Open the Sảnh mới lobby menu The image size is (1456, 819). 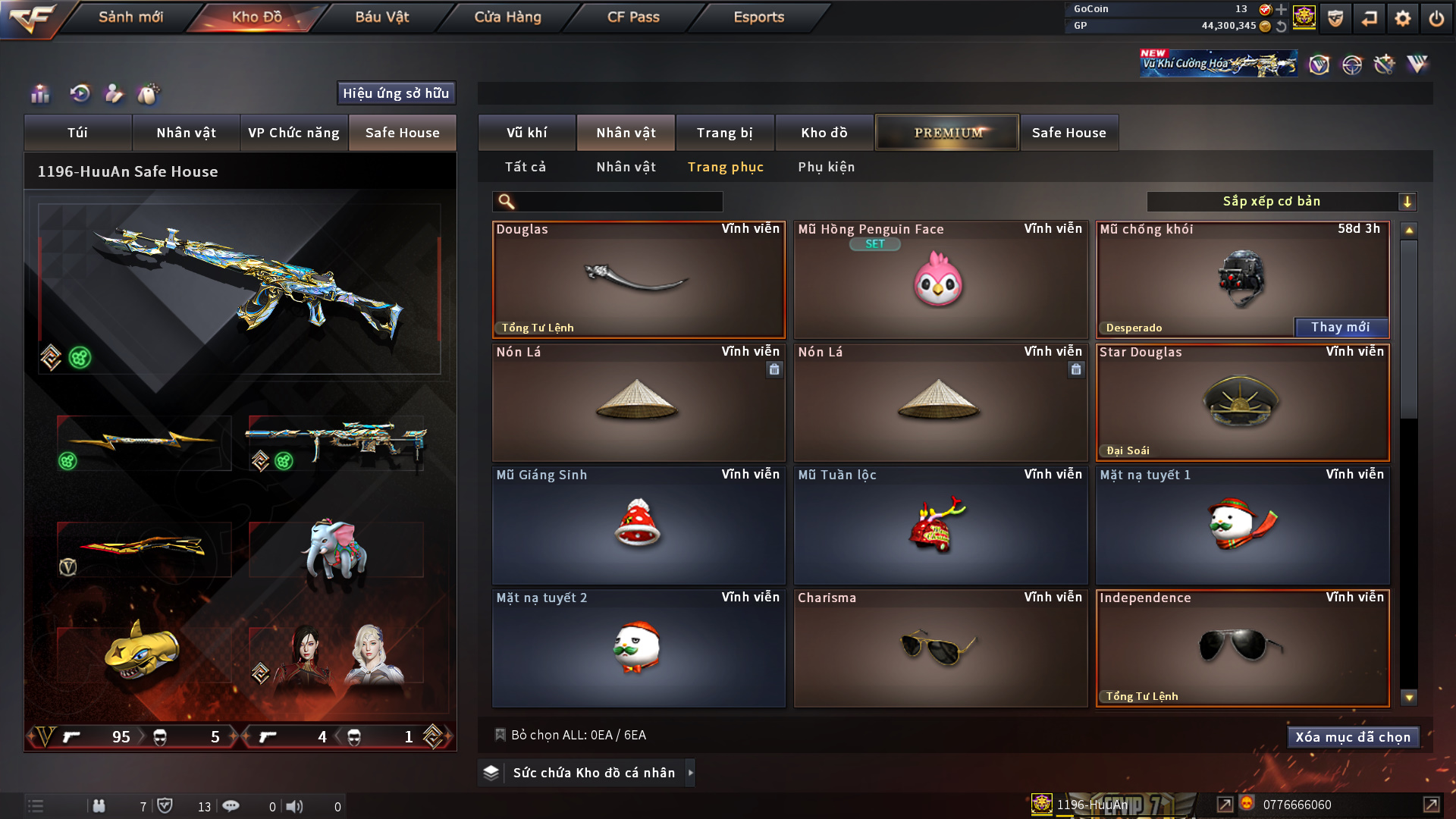pyautogui.click(x=130, y=17)
